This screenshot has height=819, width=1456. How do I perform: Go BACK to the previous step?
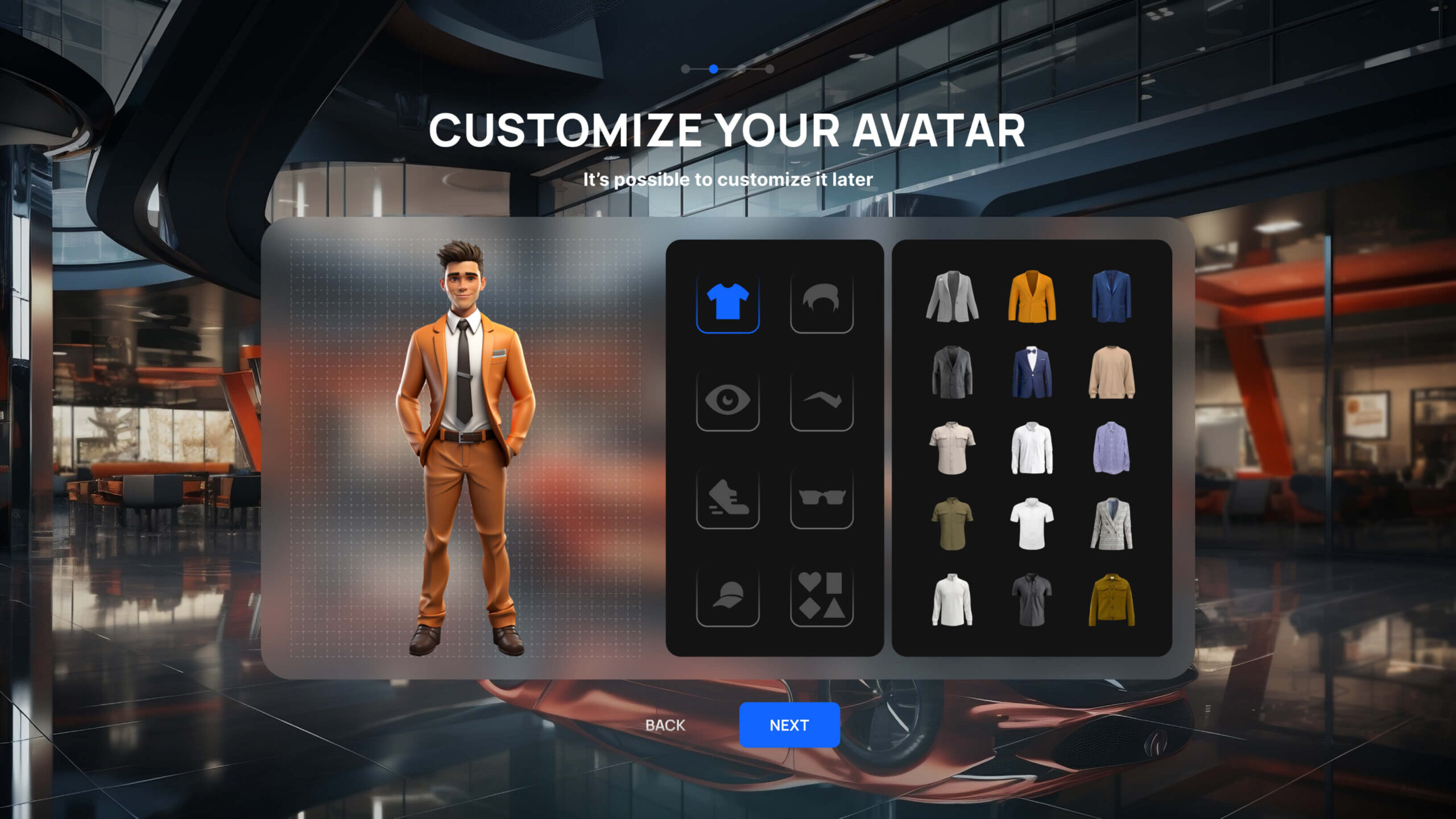coord(665,725)
